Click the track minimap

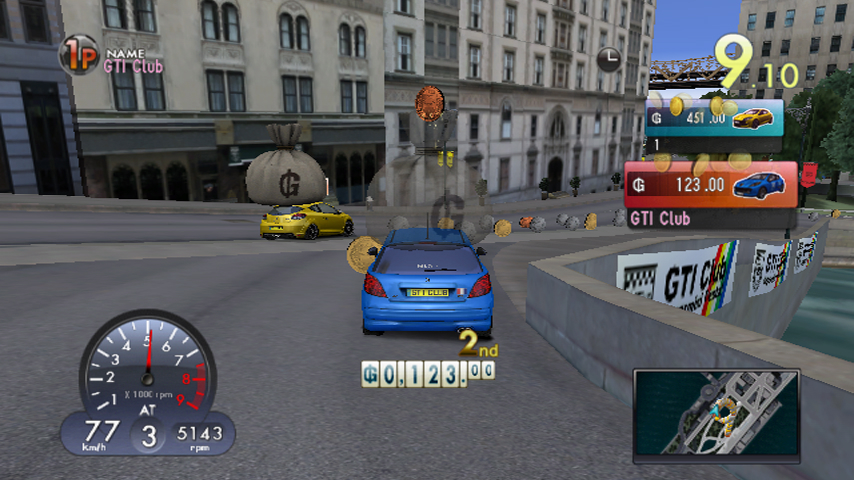[x=716, y=411]
